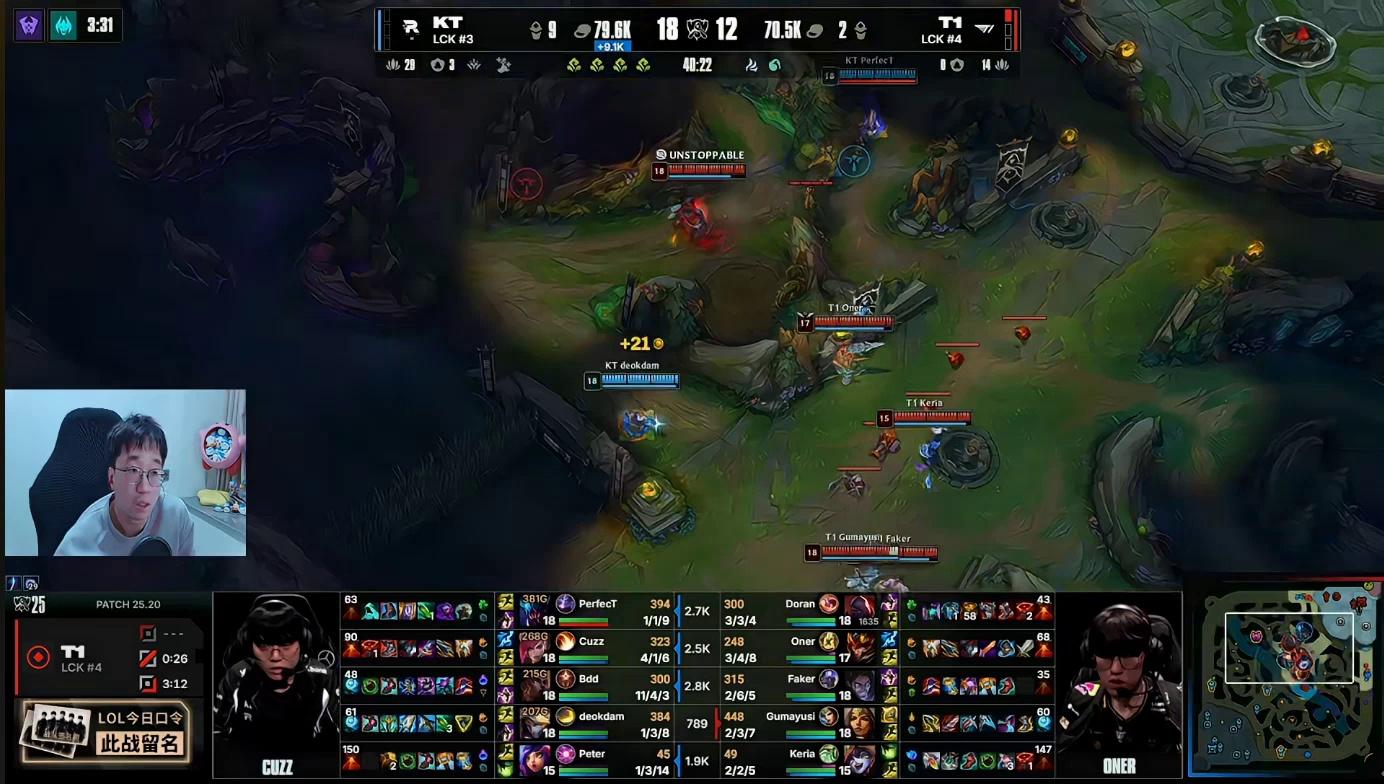Select Peter's scoreboard row
The height and width of the screenshot is (784, 1384).
600,760
